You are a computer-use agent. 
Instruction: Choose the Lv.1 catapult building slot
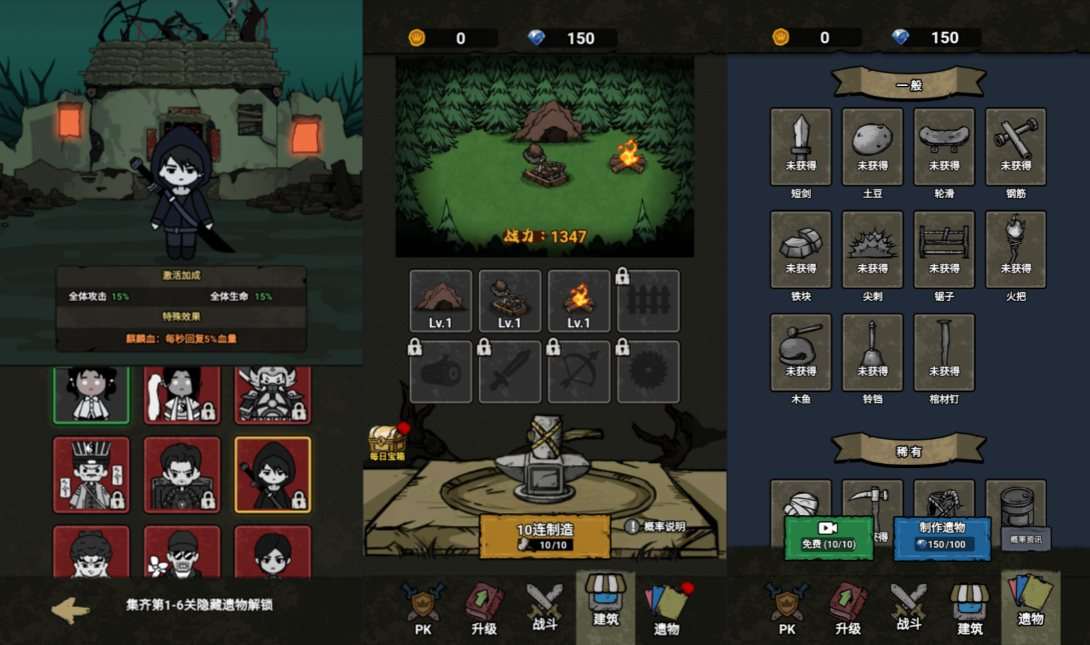(510, 301)
